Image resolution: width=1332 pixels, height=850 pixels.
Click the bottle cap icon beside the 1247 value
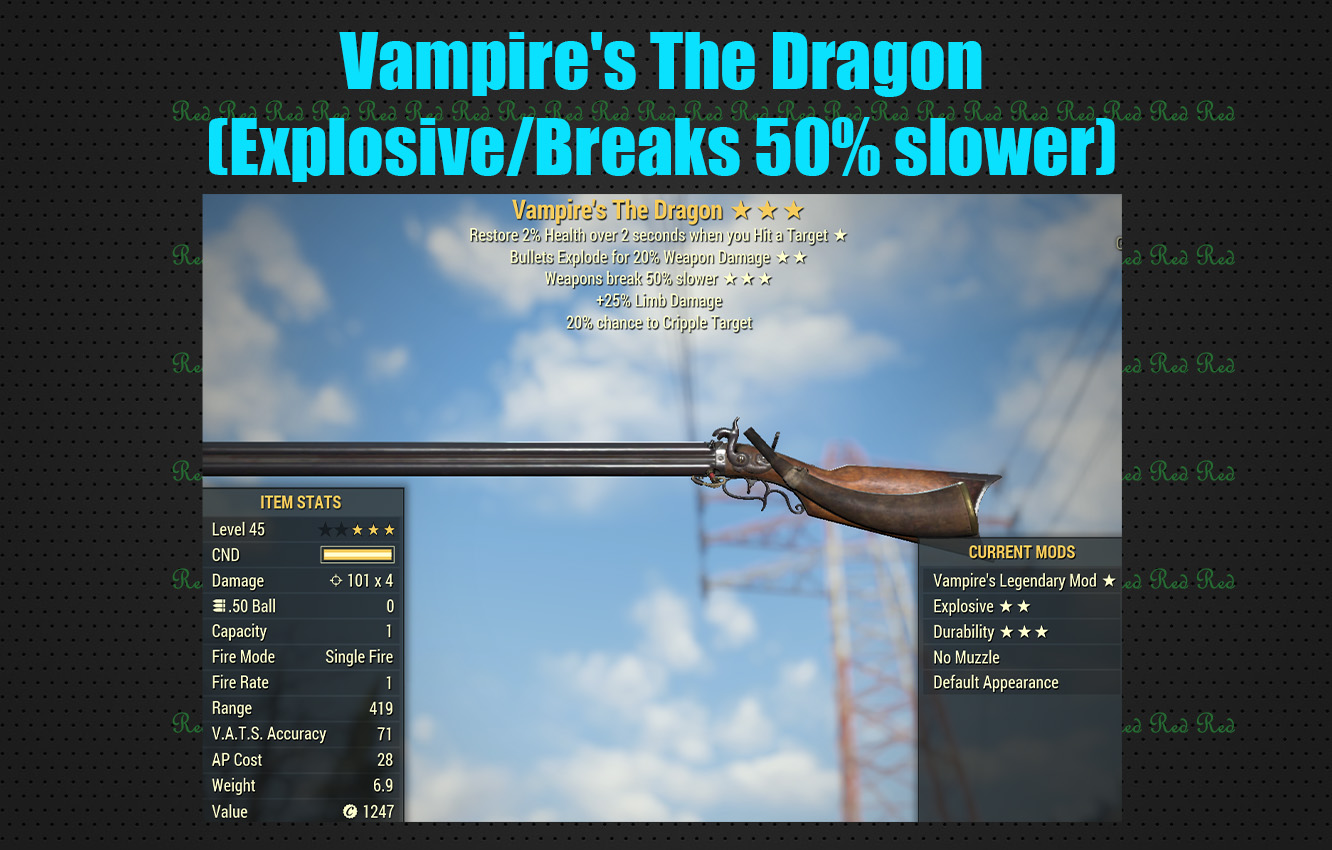(348, 812)
